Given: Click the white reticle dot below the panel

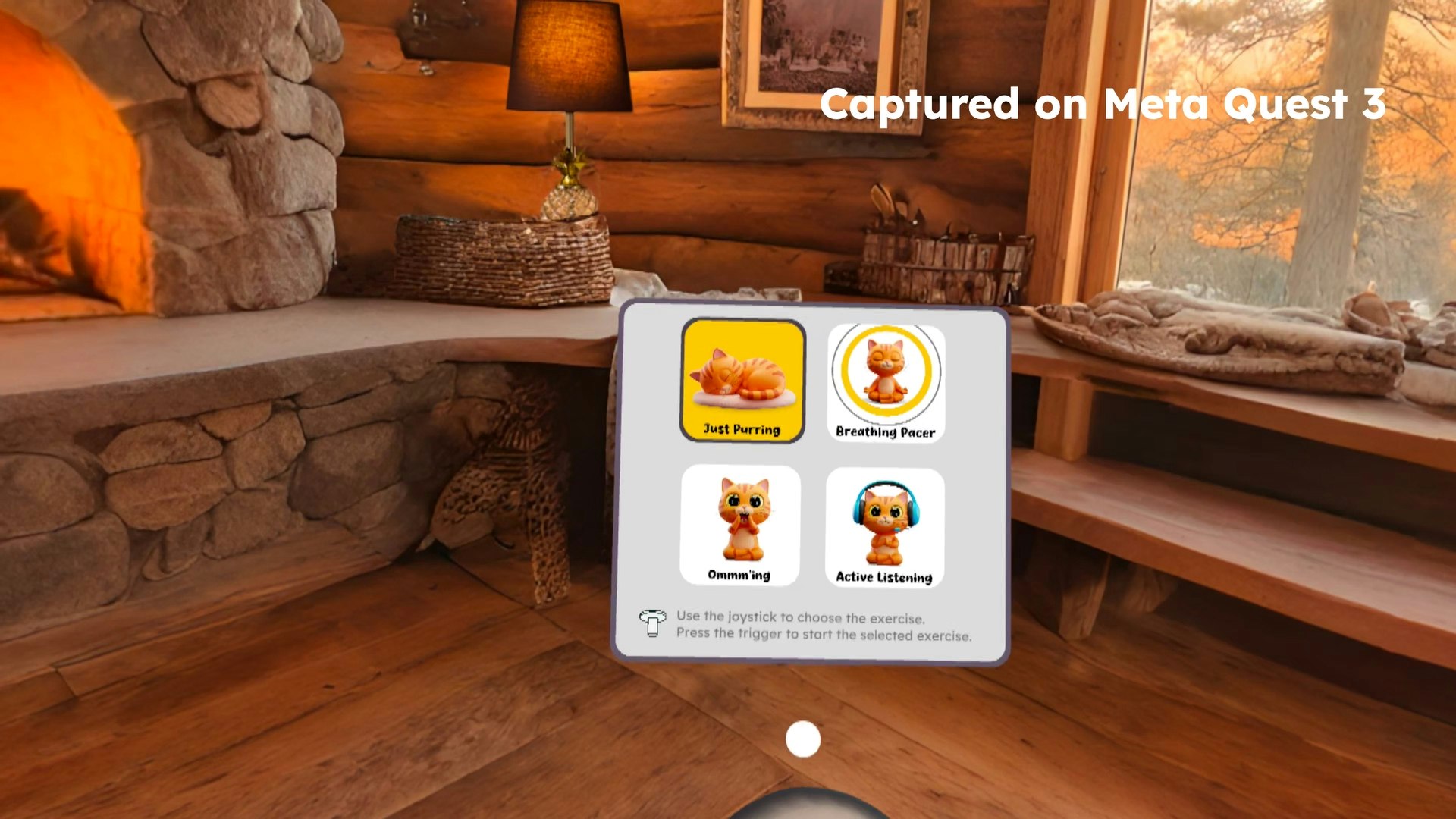Looking at the screenshot, I should [802, 739].
